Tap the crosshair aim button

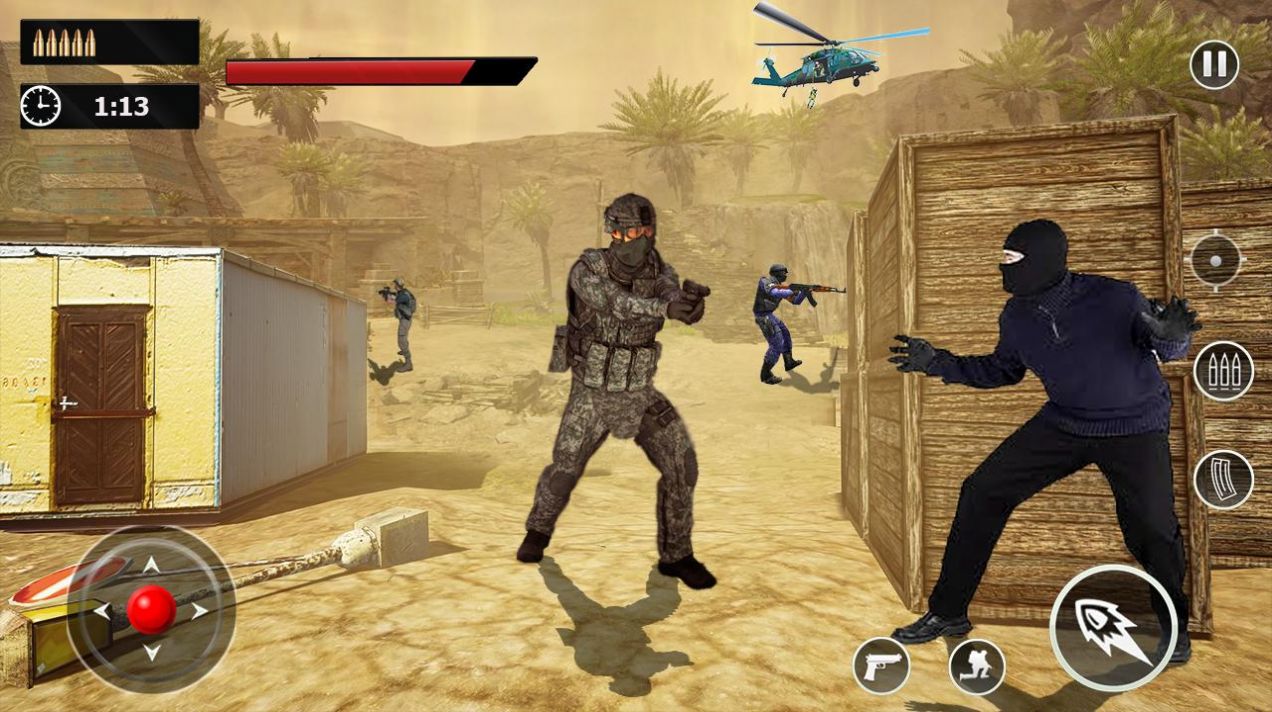(1215, 261)
